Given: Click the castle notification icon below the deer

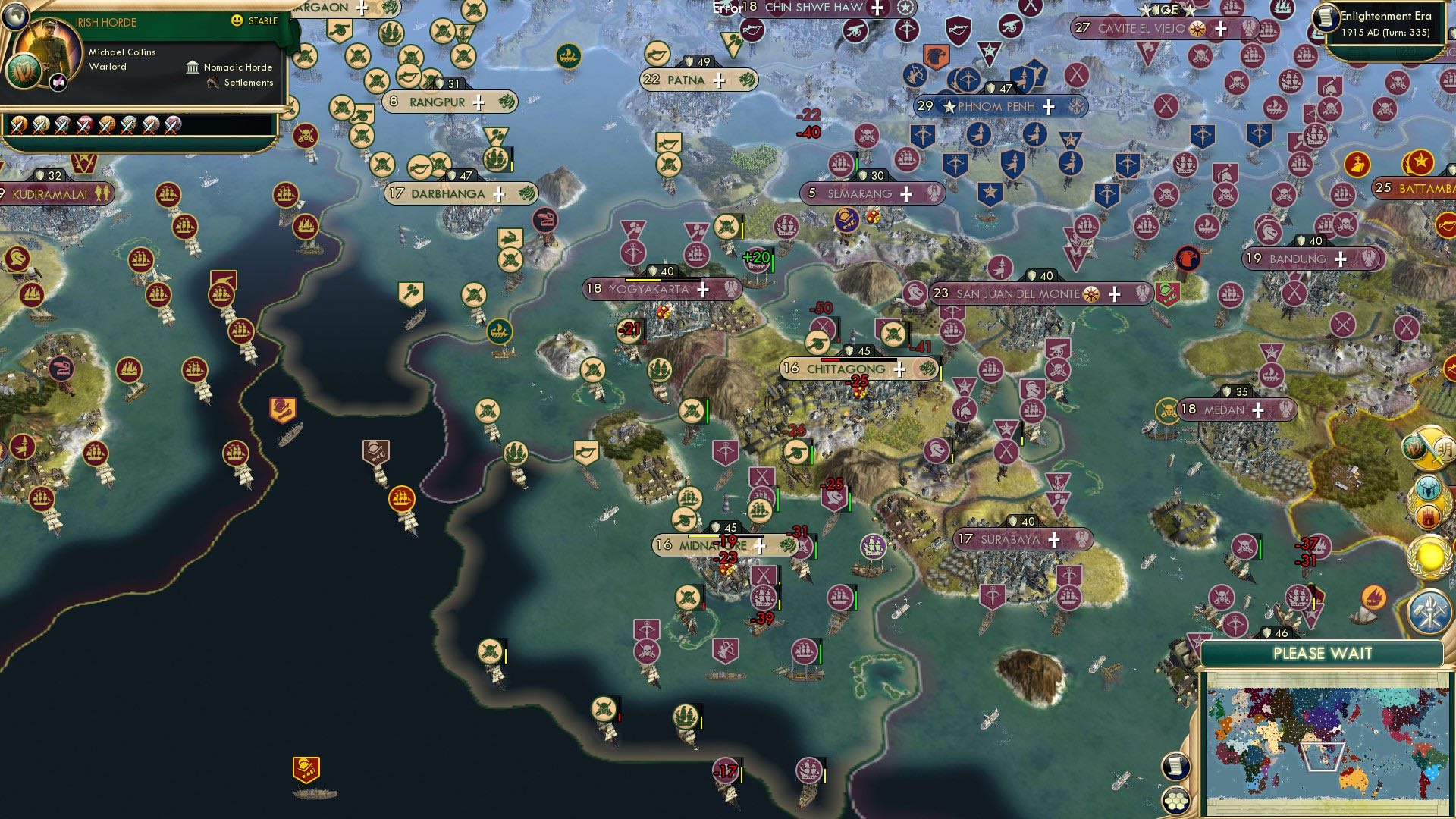Looking at the screenshot, I should [1428, 515].
